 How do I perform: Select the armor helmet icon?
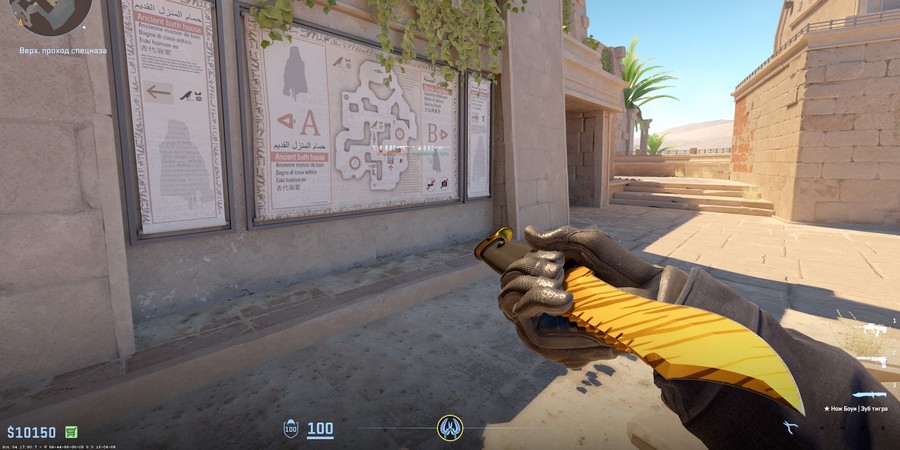291,429
